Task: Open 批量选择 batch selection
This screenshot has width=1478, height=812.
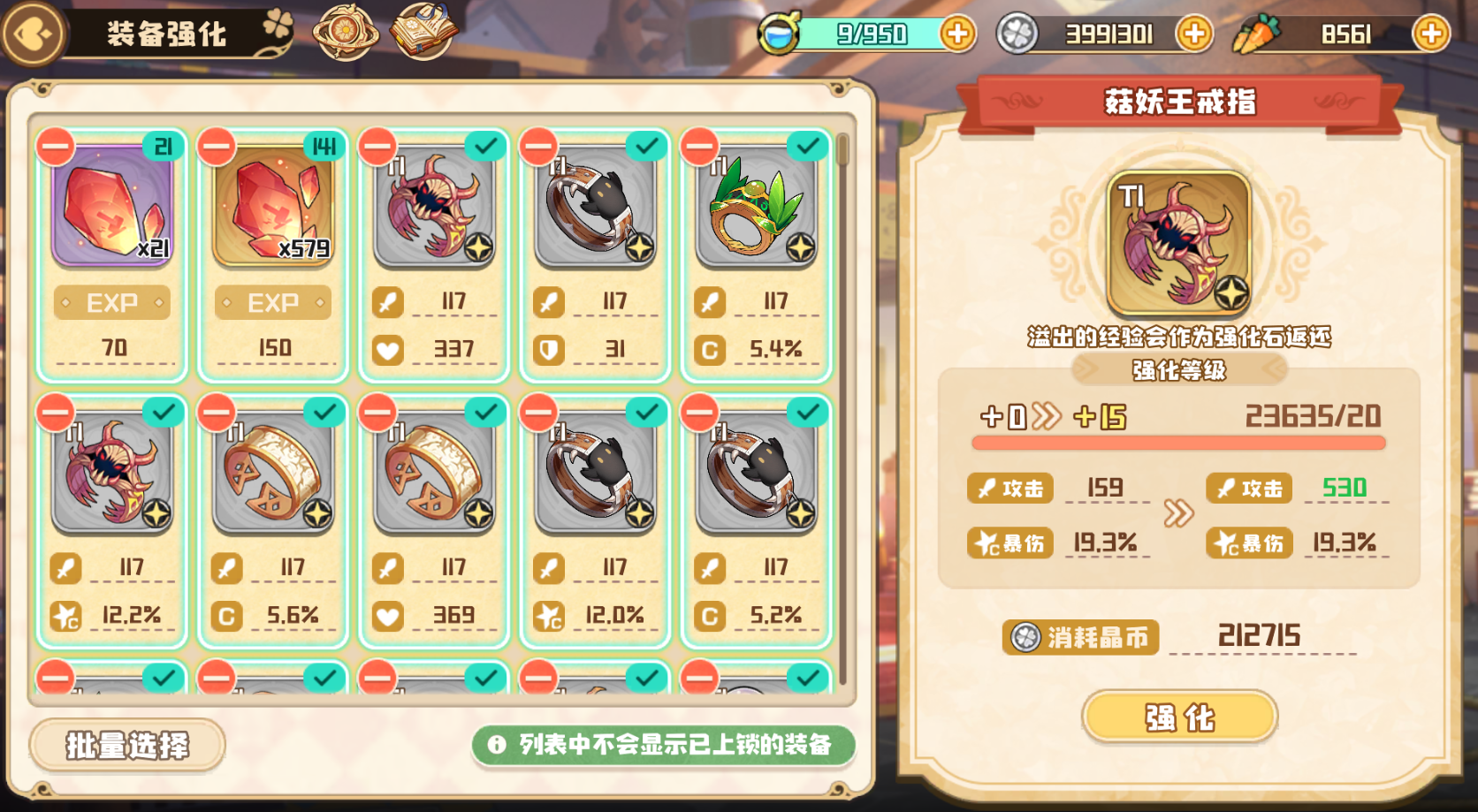Action: (x=126, y=745)
